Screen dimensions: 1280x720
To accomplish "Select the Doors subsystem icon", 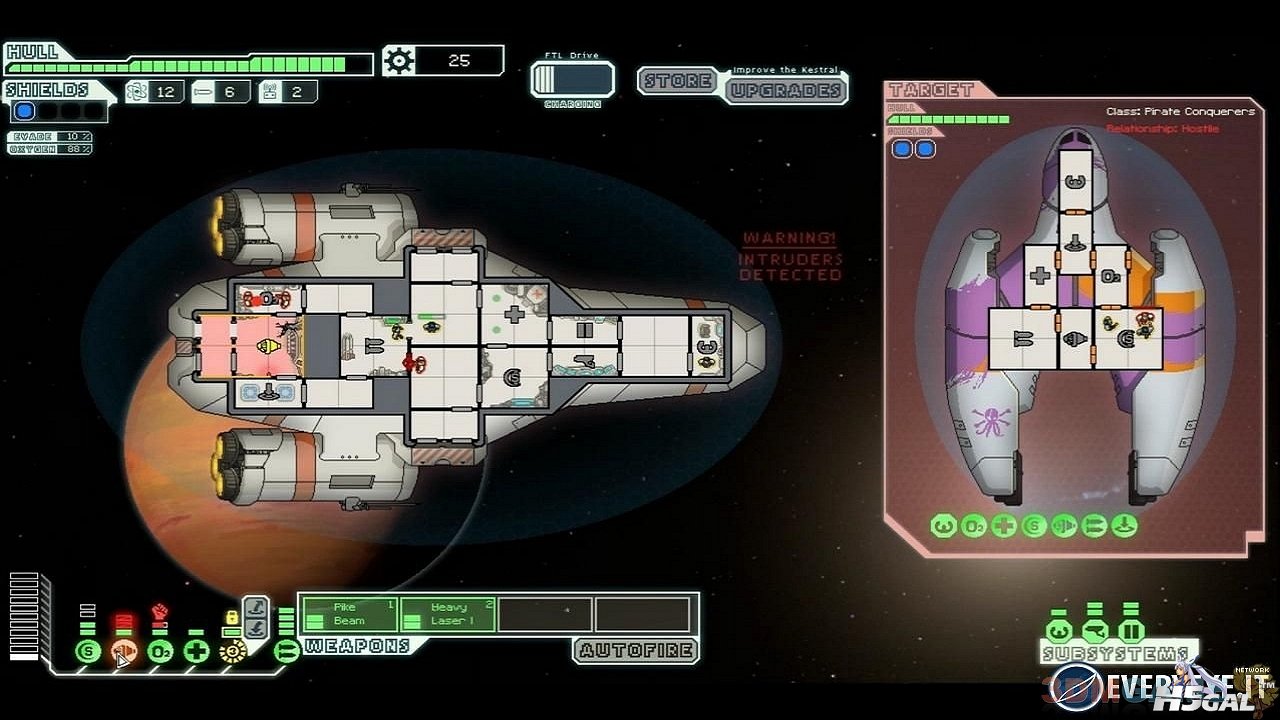I will (x=1131, y=631).
